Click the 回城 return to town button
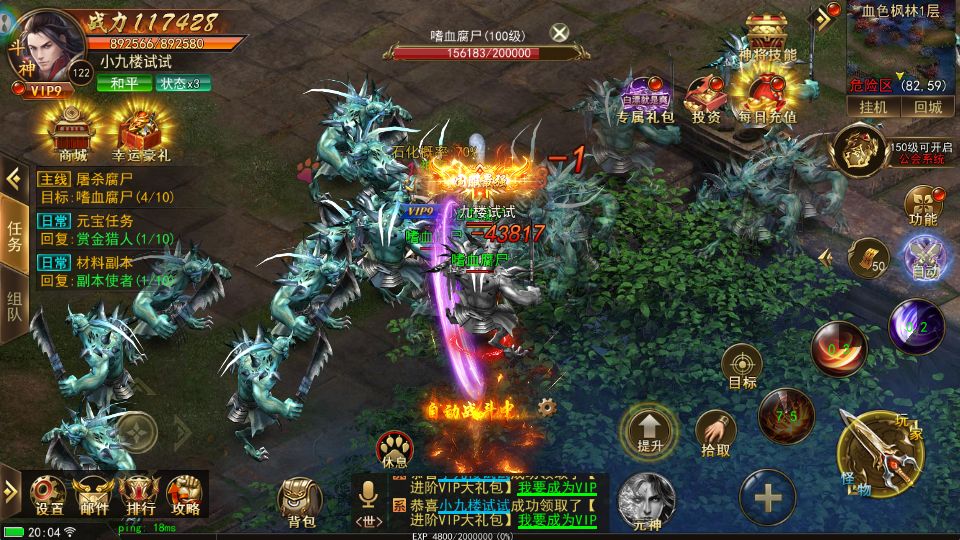The height and width of the screenshot is (540, 960). coord(927,107)
